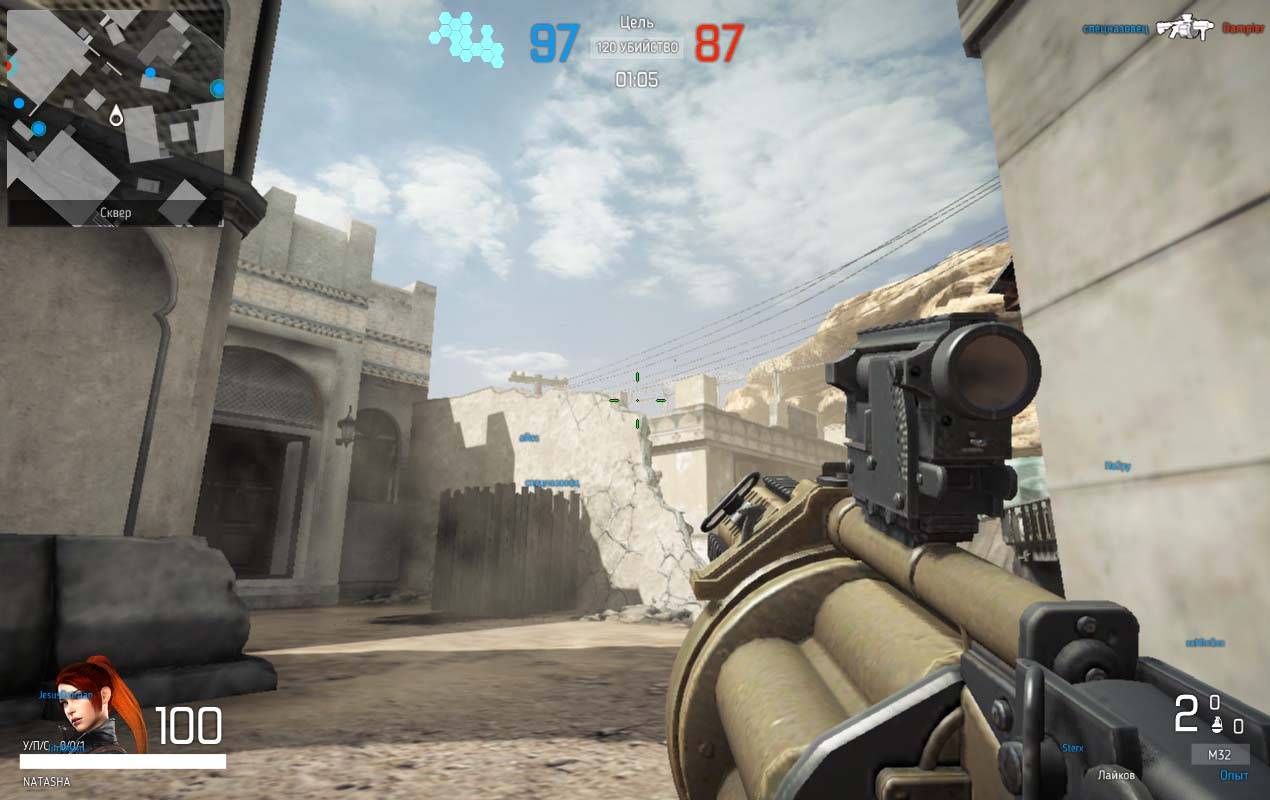
Task: Click the minimap labeled Сквер
Action: [115, 112]
